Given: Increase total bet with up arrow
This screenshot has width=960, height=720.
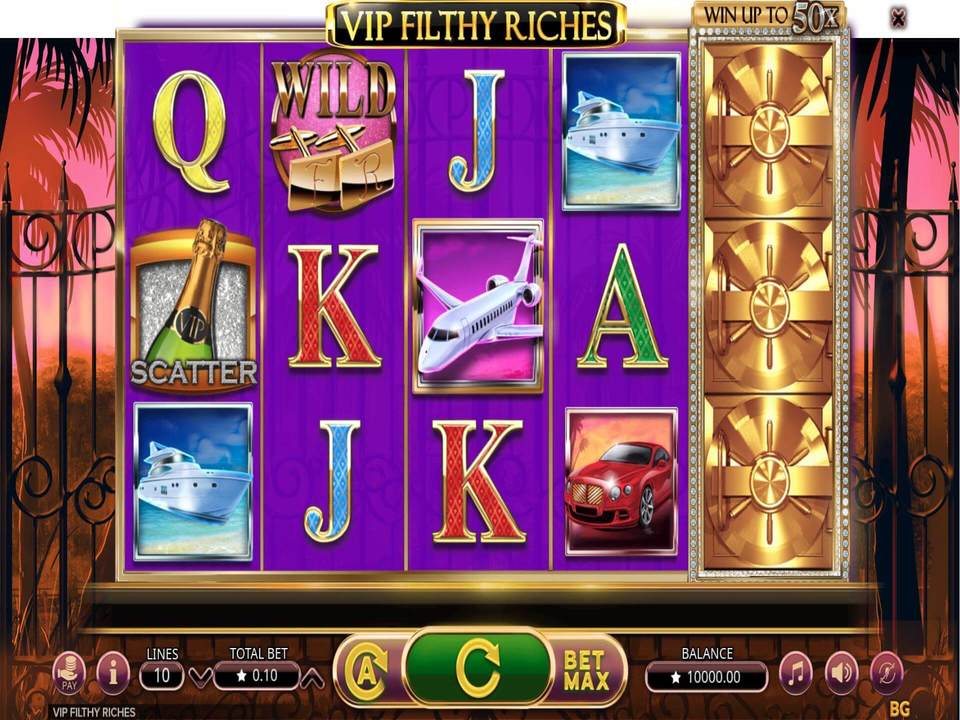Looking at the screenshot, I should click(x=313, y=677).
